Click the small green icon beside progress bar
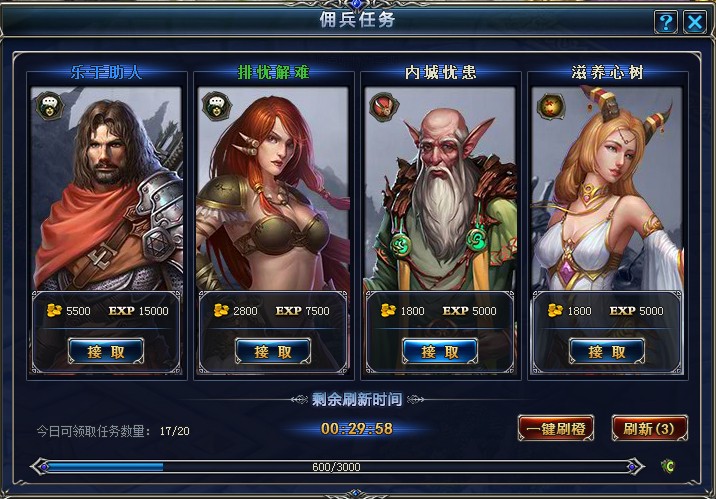 (x=667, y=466)
